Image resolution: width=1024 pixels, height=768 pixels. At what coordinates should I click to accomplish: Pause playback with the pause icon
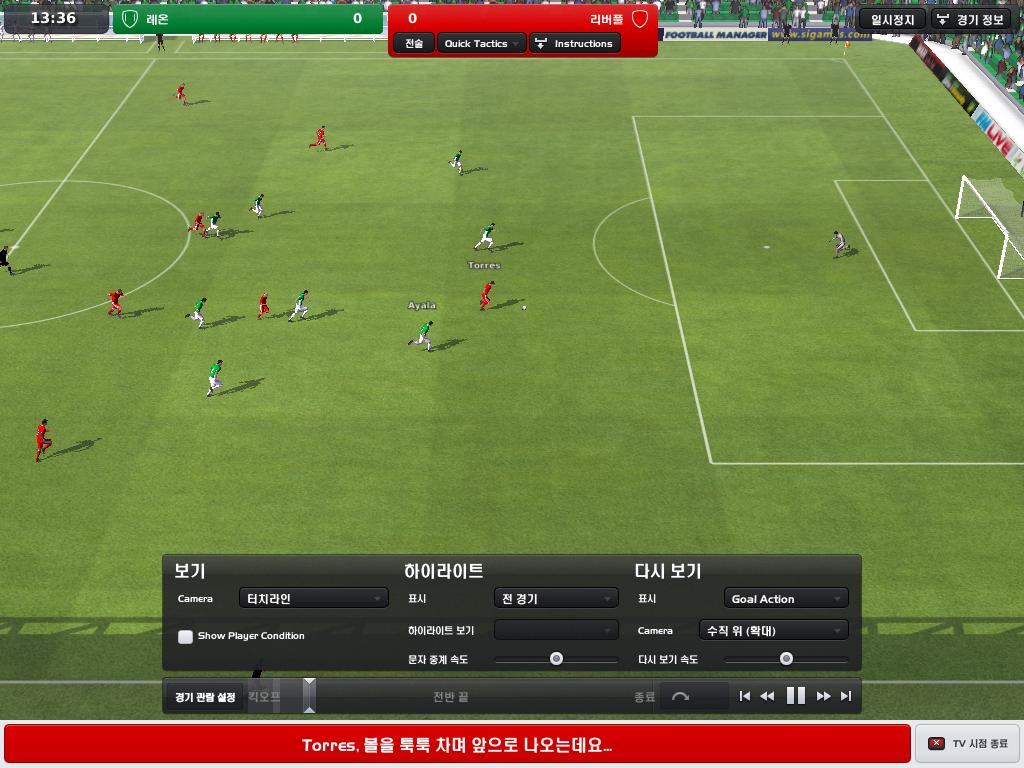click(x=796, y=696)
